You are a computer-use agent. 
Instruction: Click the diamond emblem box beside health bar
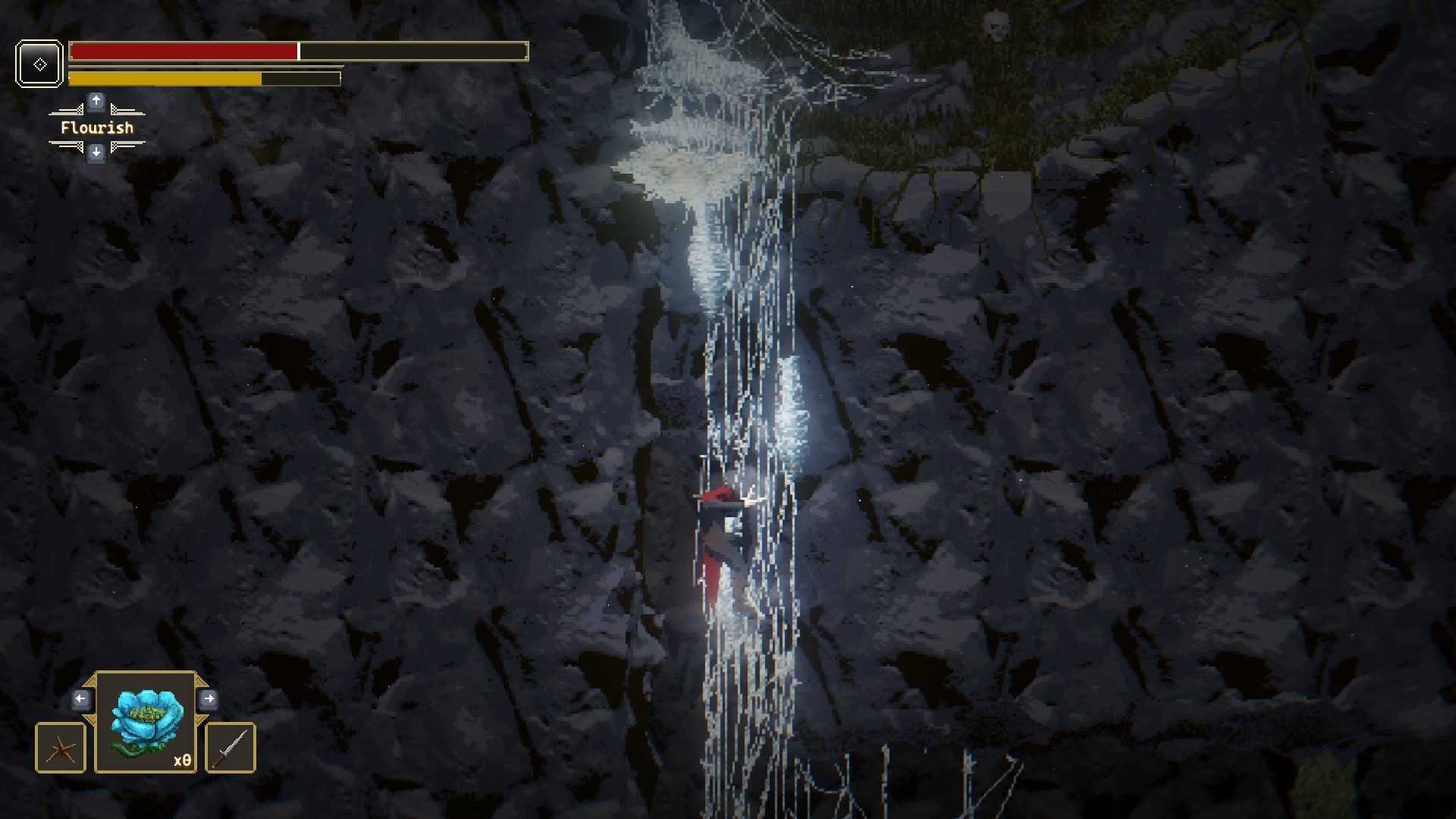(x=39, y=64)
